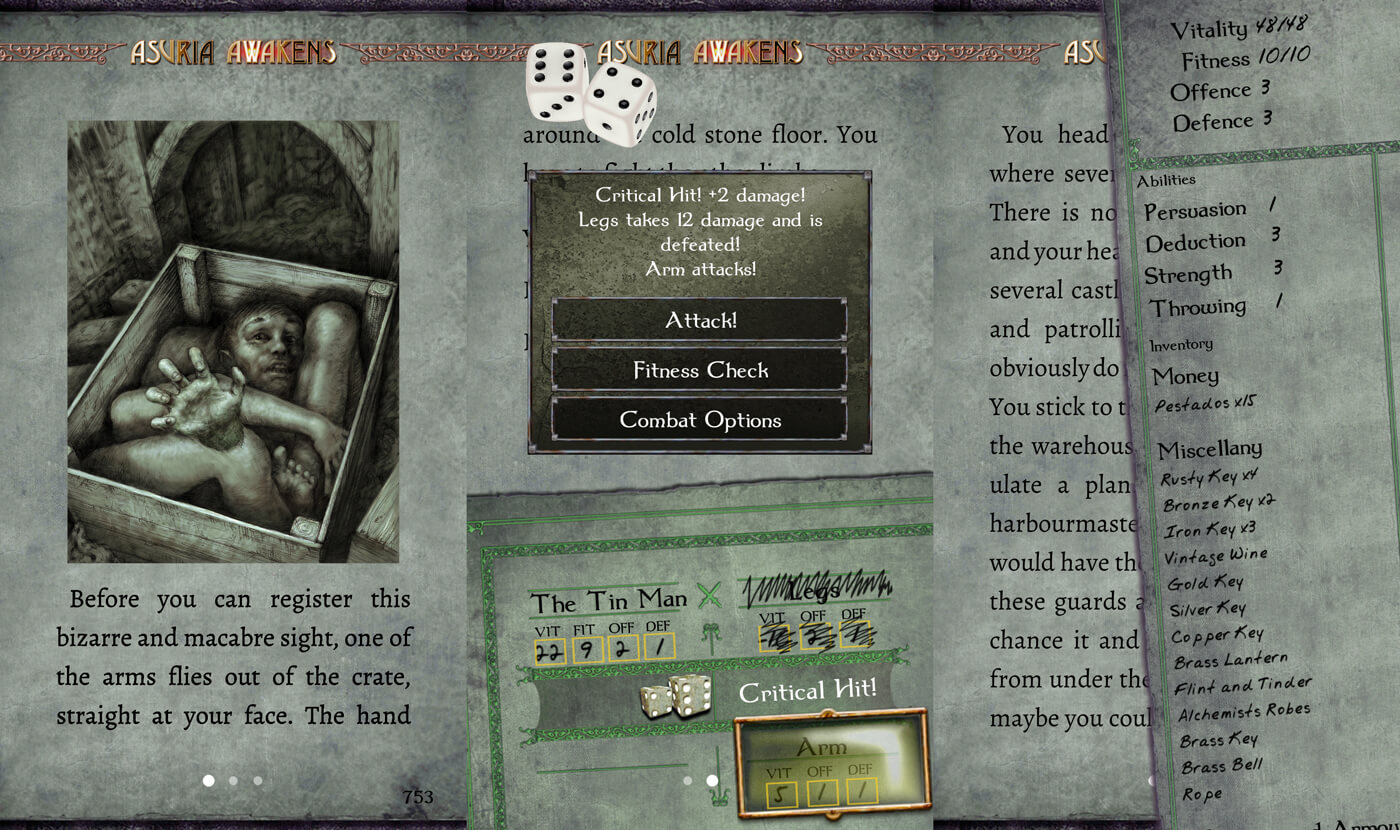The height and width of the screenshot is (830, 1400).
Task: Open the Combat Options menu
Action: pos(700,421)
